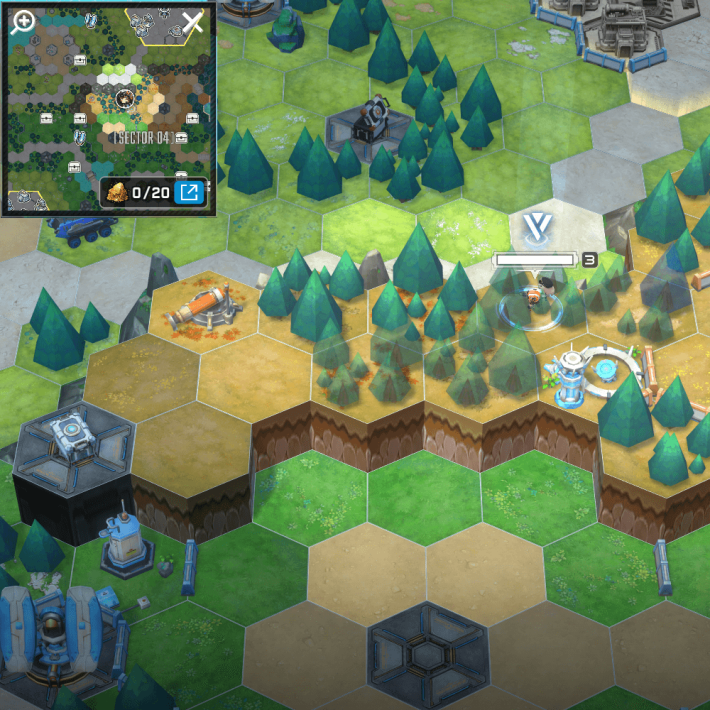The width and height of the screenshot is (710, 710).
Task: Open the expanded map via blue arrow button
Action: tap(187, 191)
